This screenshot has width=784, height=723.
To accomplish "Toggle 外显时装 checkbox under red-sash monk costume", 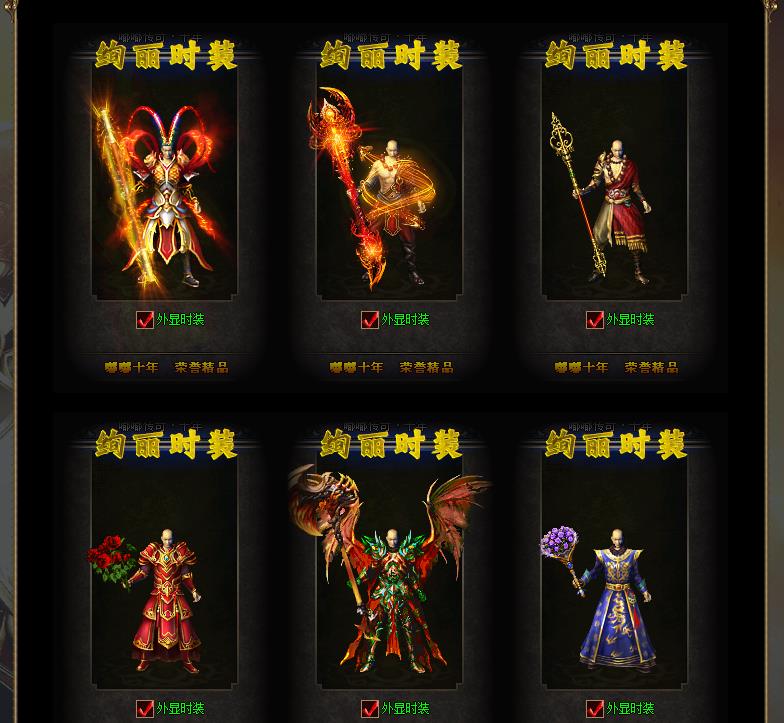I will (x=595, y=320).
